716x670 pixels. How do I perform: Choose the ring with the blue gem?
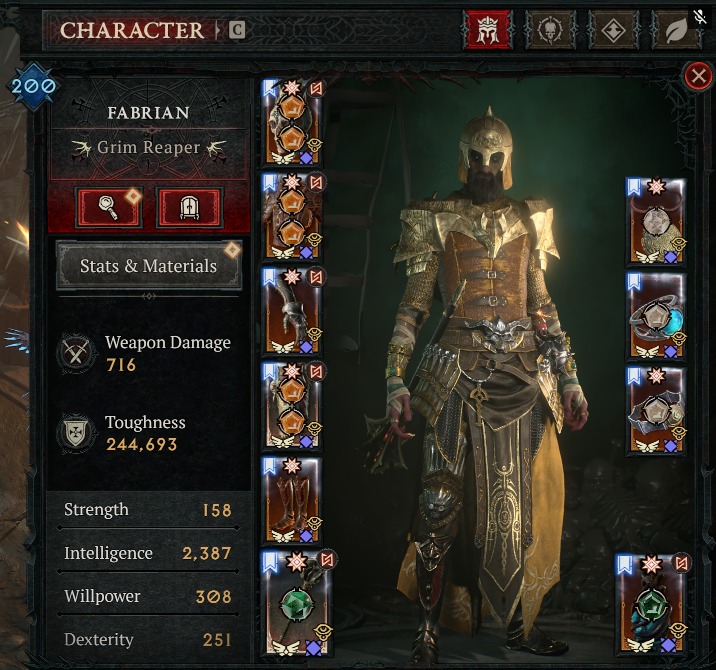(x=656, y=316)
